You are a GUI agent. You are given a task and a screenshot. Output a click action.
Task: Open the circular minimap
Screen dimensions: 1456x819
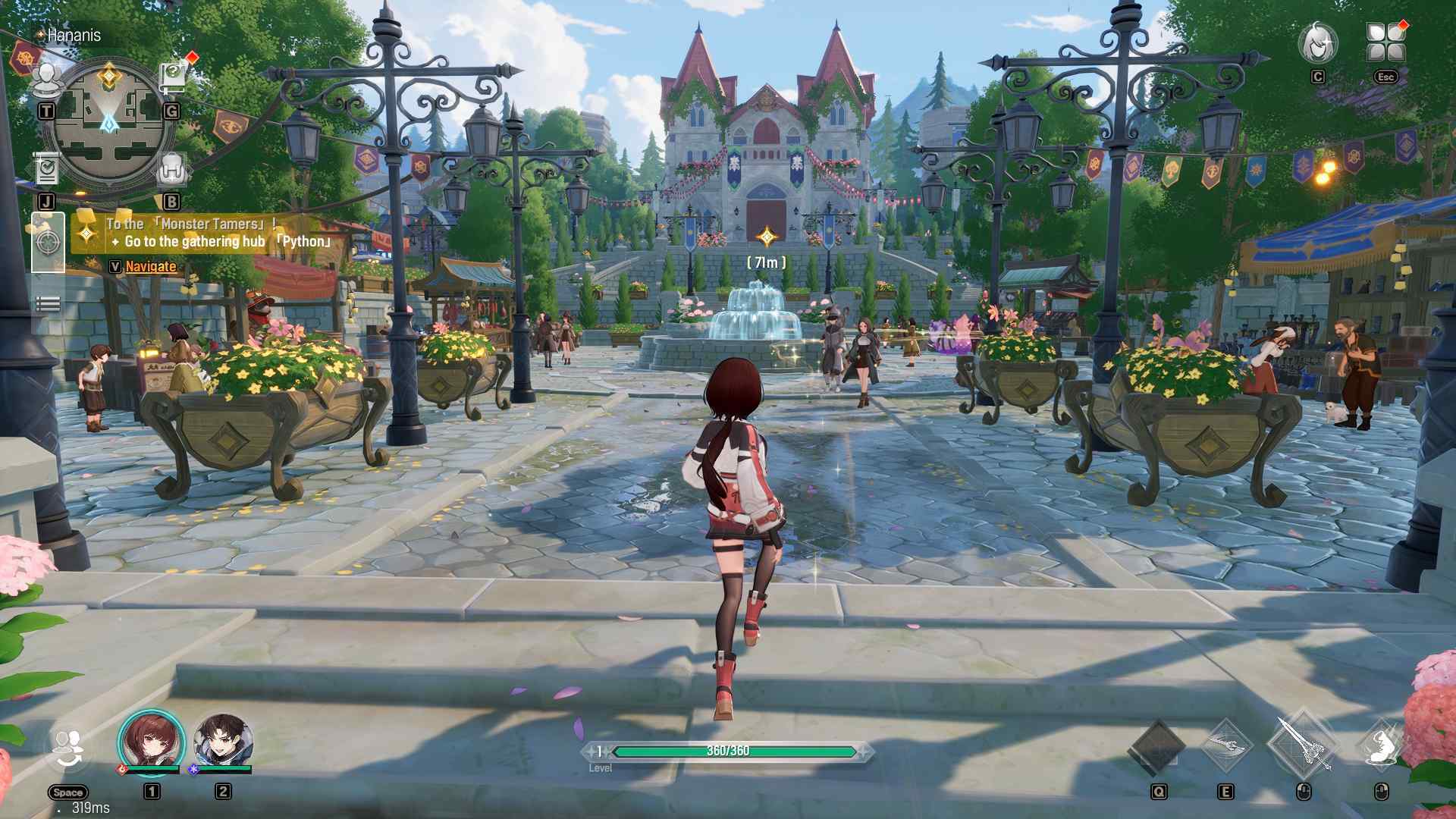coord(108,125)
